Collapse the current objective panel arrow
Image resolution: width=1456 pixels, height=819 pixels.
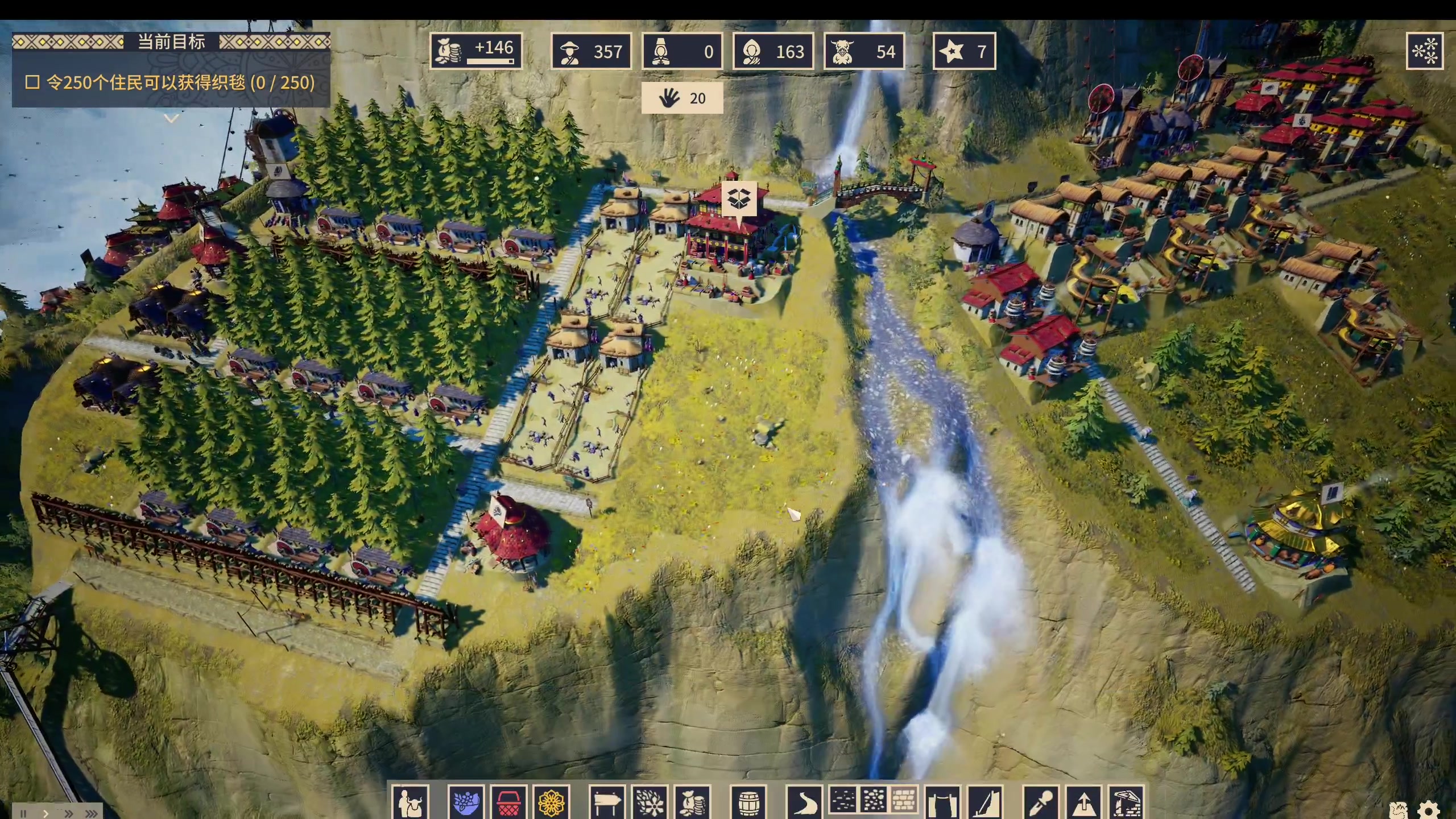click(171, 118)
